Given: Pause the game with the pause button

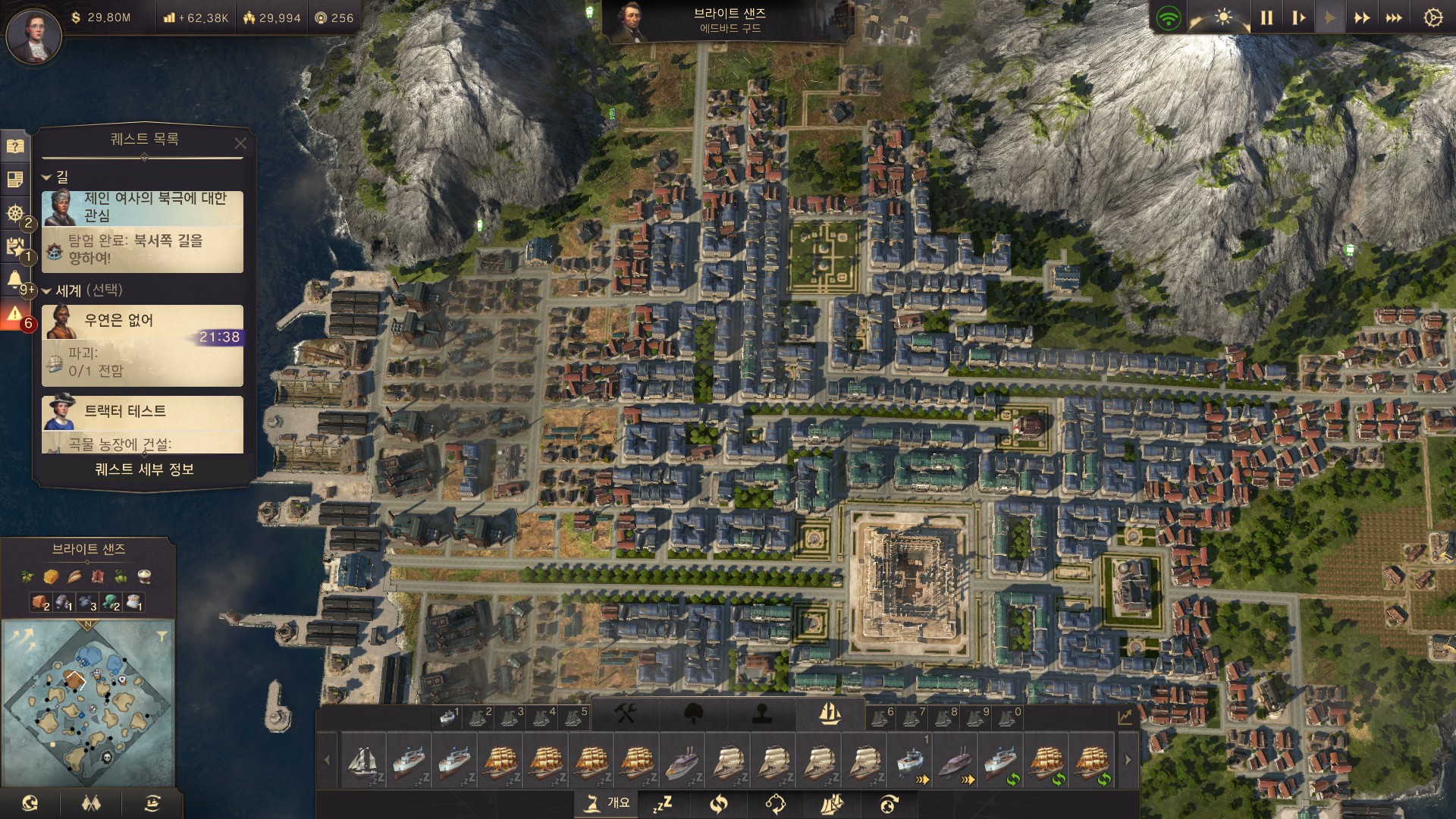Looking at the screenshot, I should coord(1266,17).
